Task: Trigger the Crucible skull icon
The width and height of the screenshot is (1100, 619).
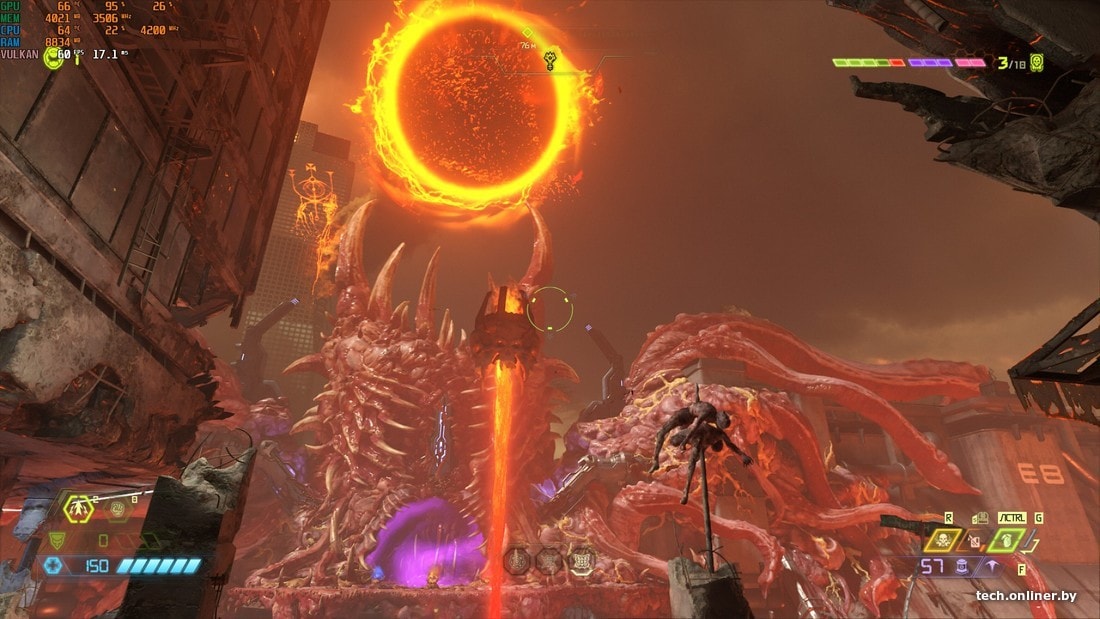Action: [x=942, y=540]
